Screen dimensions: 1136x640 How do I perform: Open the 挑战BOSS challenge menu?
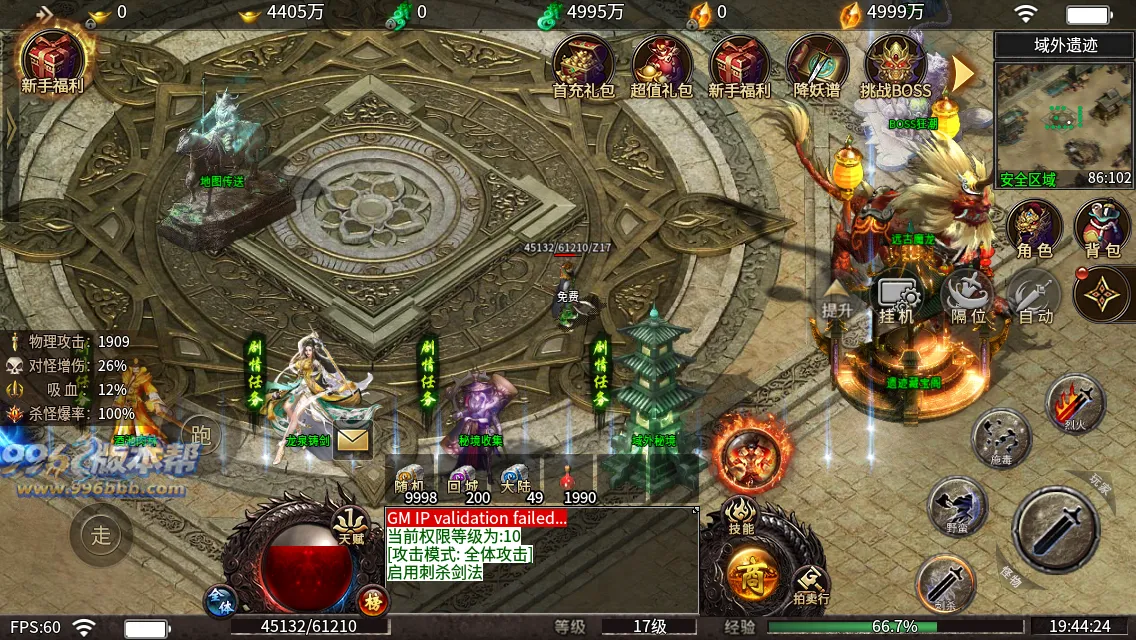click(896, 64)
